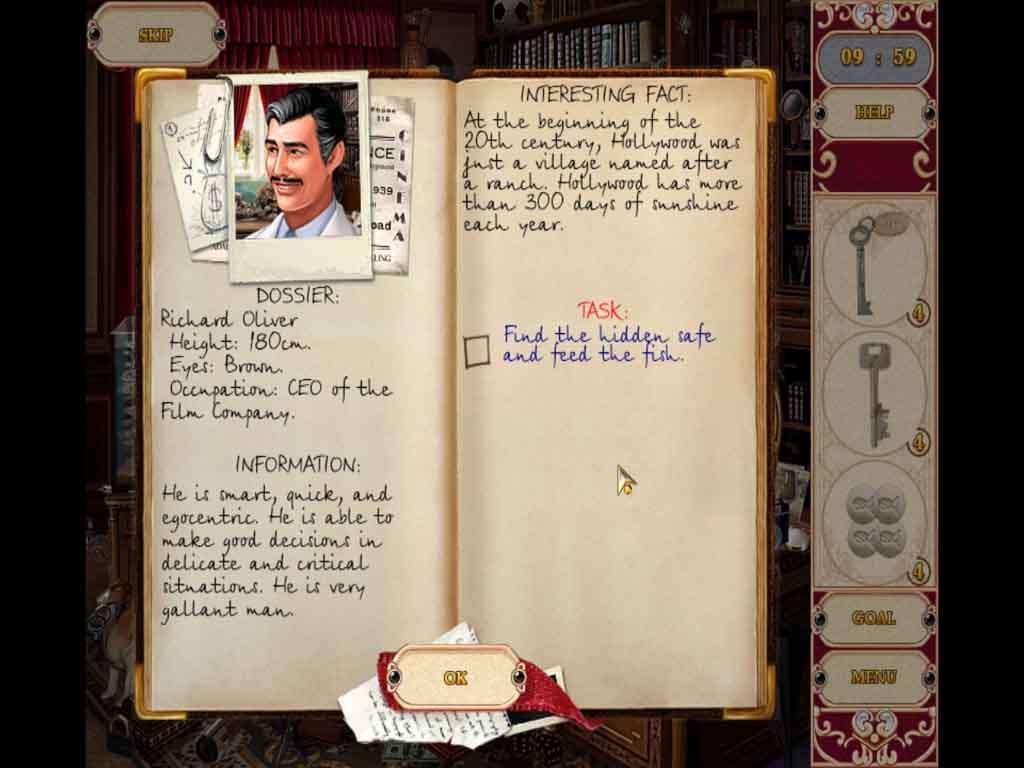
Task: Tick the task checkbox in the journal
Action: point(477,351)
